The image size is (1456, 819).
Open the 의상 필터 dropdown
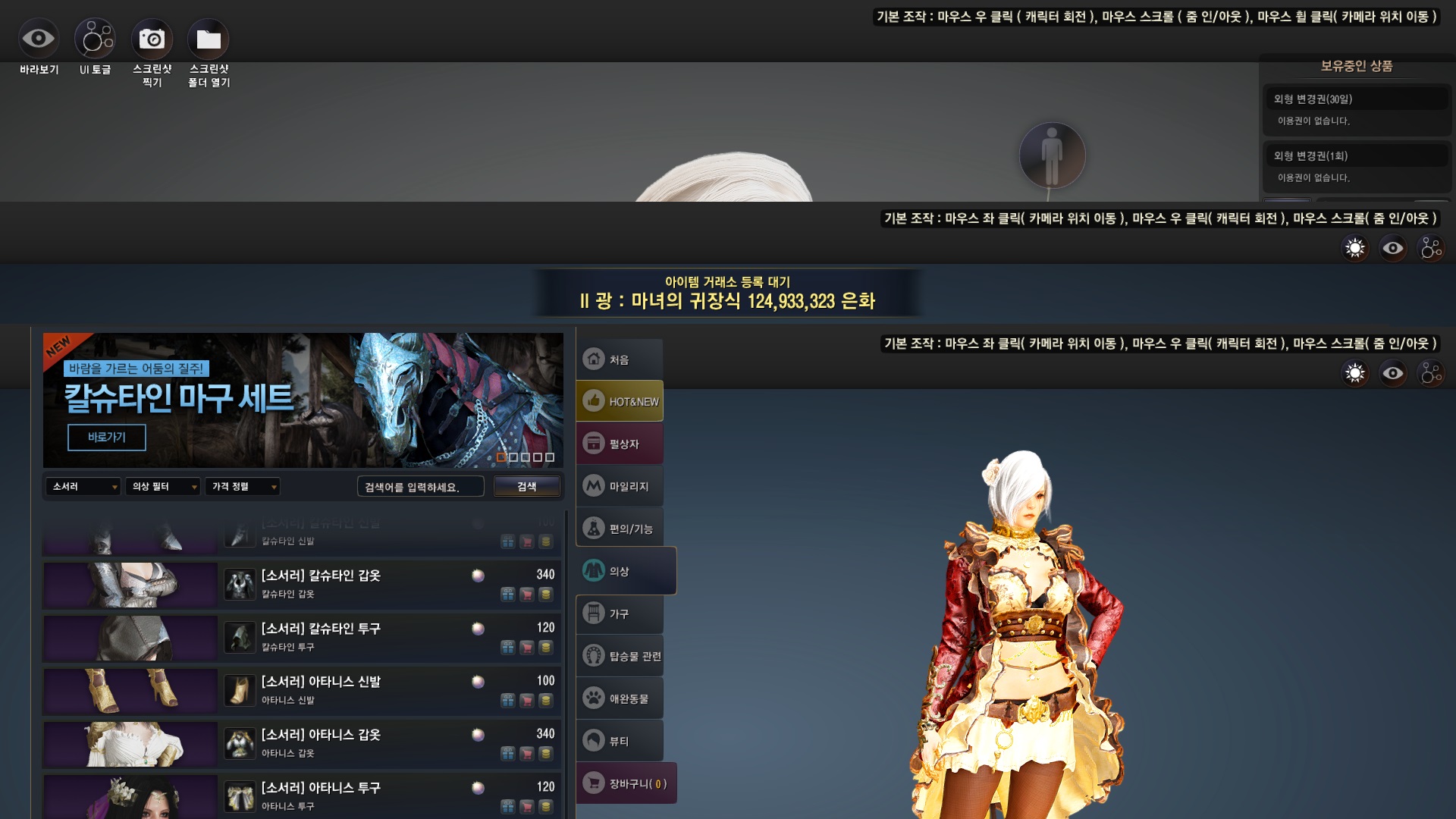point(164,487)
